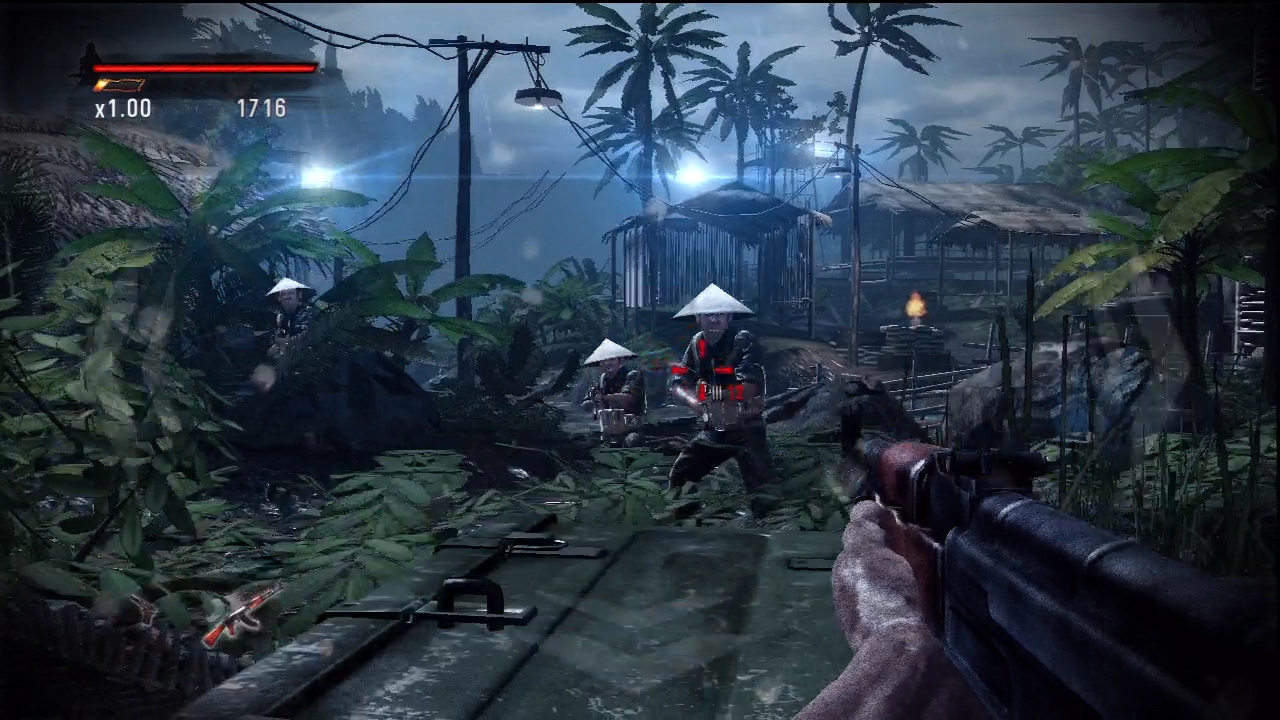Image resolution: width=1280 pixels, height=720 pixels.
Task: Select the x1.00 score multiplier label
Action: coord(123,109)
